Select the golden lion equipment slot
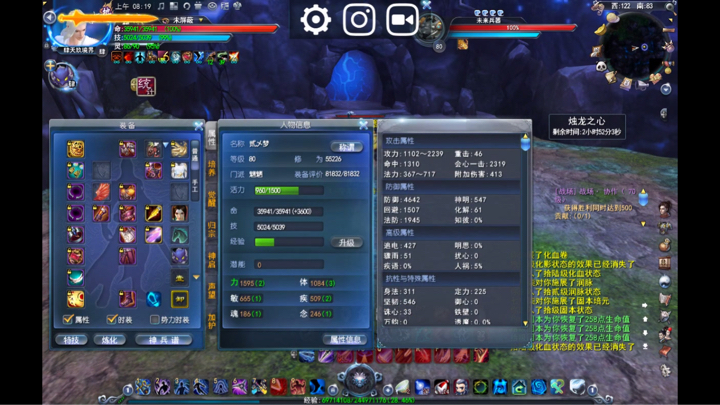Image resolution: width=720 pixels, height=405 pixels. [x=76, y=149]
